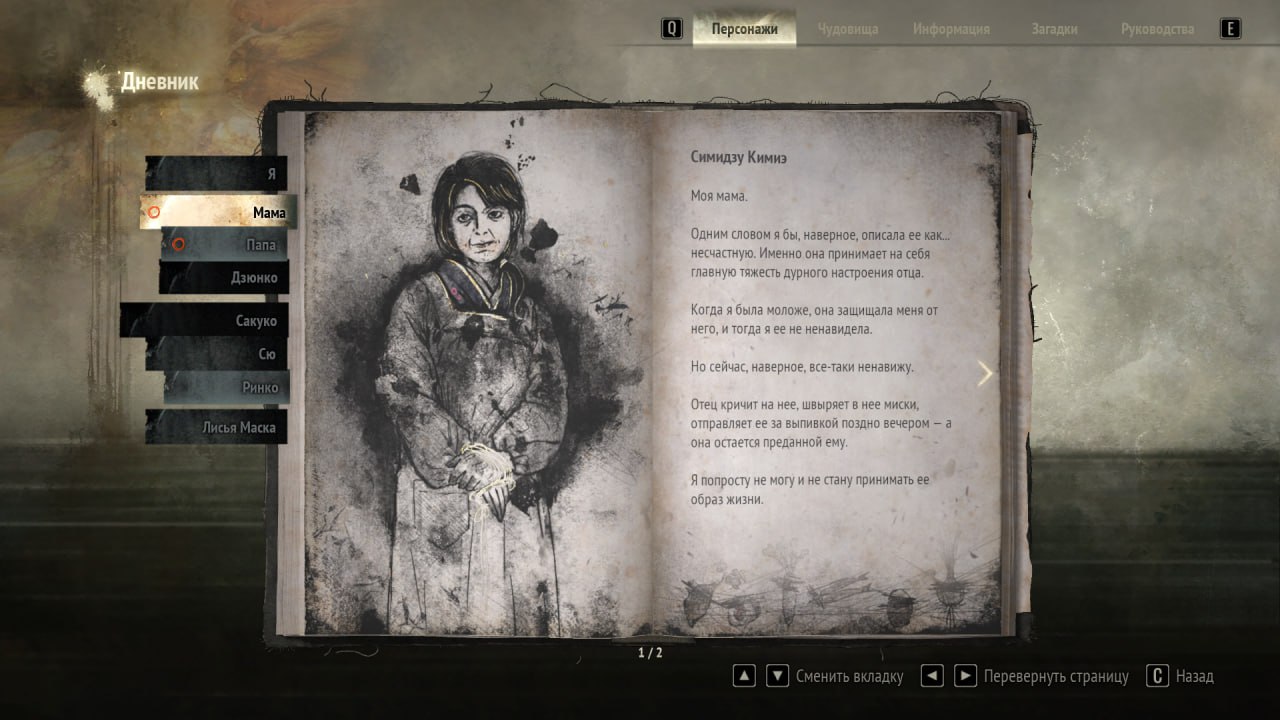Open the Чудовища tab
Viewport: 1280px width, 720px height.
pyautogui.click(x=847, y=29)
